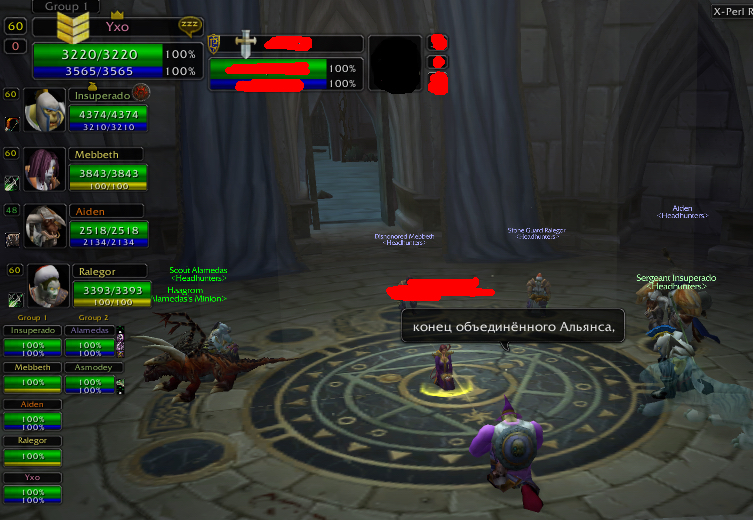Target Ralegor's raid frame in Group 1
Viewport: 753px width, 520px height.
(32, 451)
